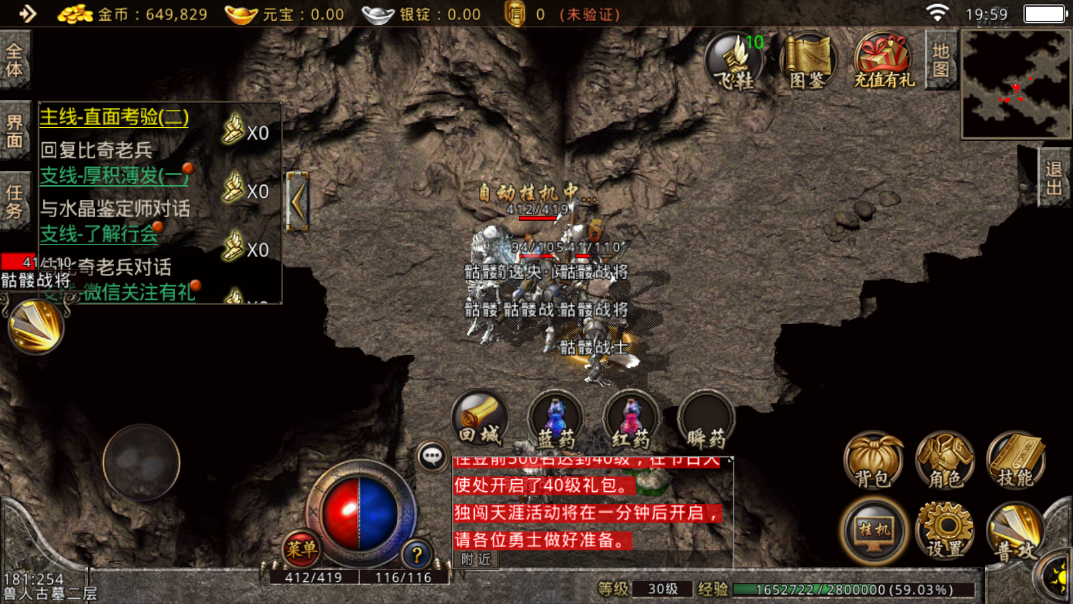Use the 红药 red health potion

(x=631, y=420)
